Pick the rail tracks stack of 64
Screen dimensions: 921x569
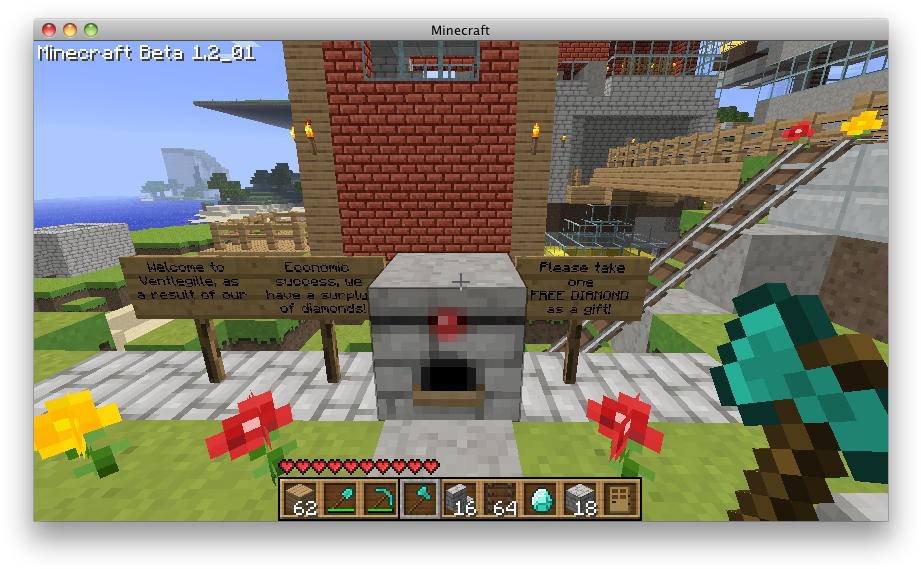tap(500, 498)
